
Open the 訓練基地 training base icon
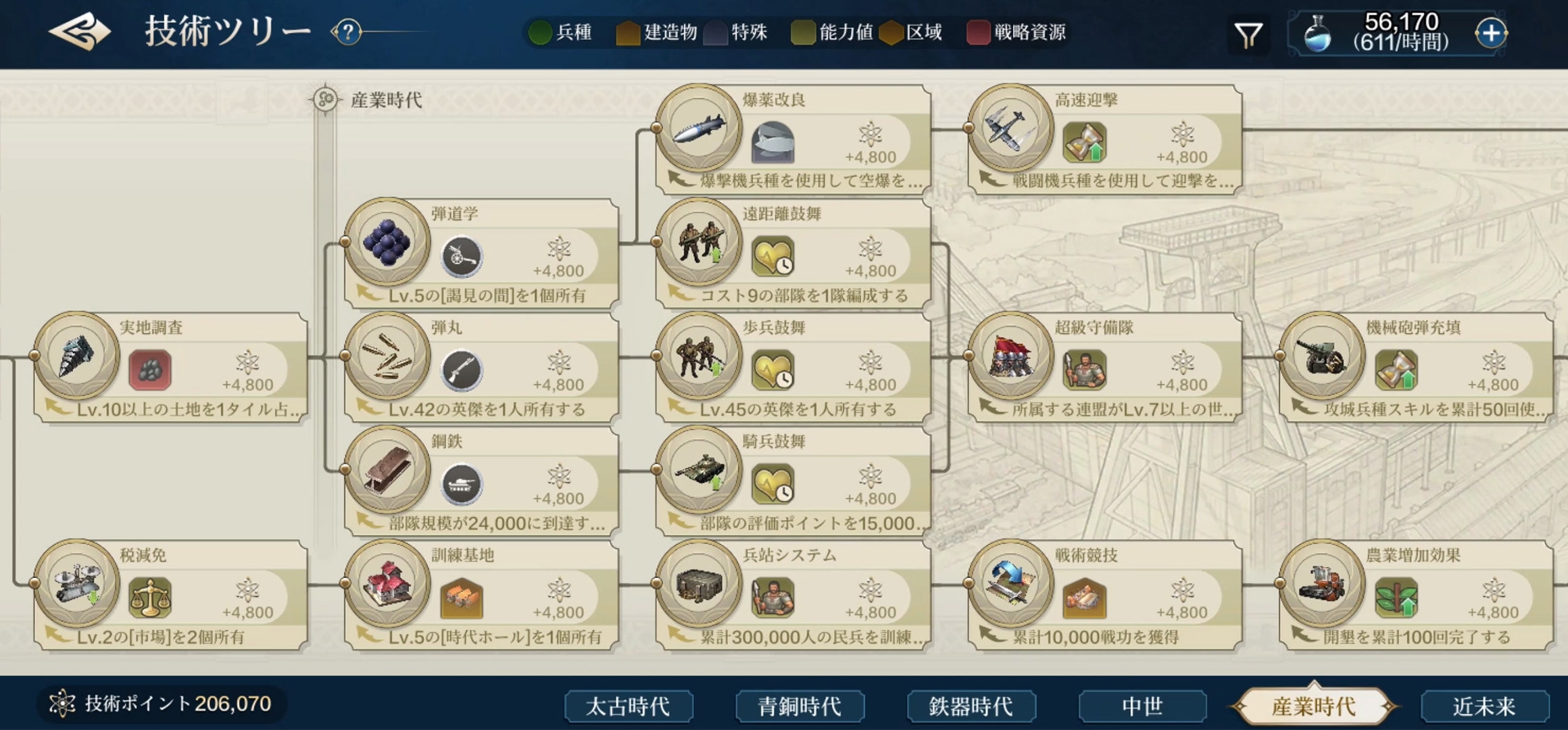(x=387, y=587)
